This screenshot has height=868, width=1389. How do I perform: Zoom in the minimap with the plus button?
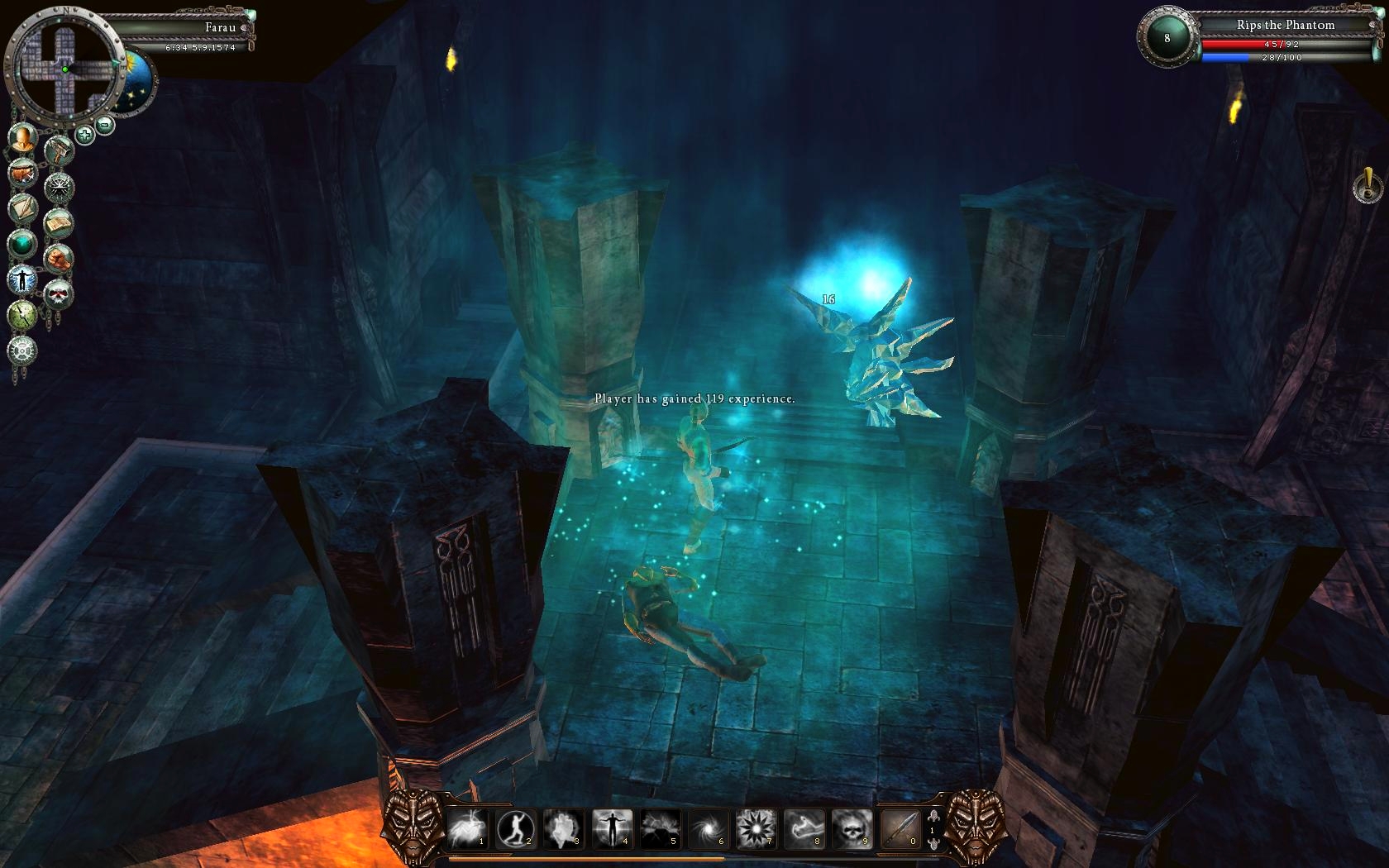(x=84, y=133)
